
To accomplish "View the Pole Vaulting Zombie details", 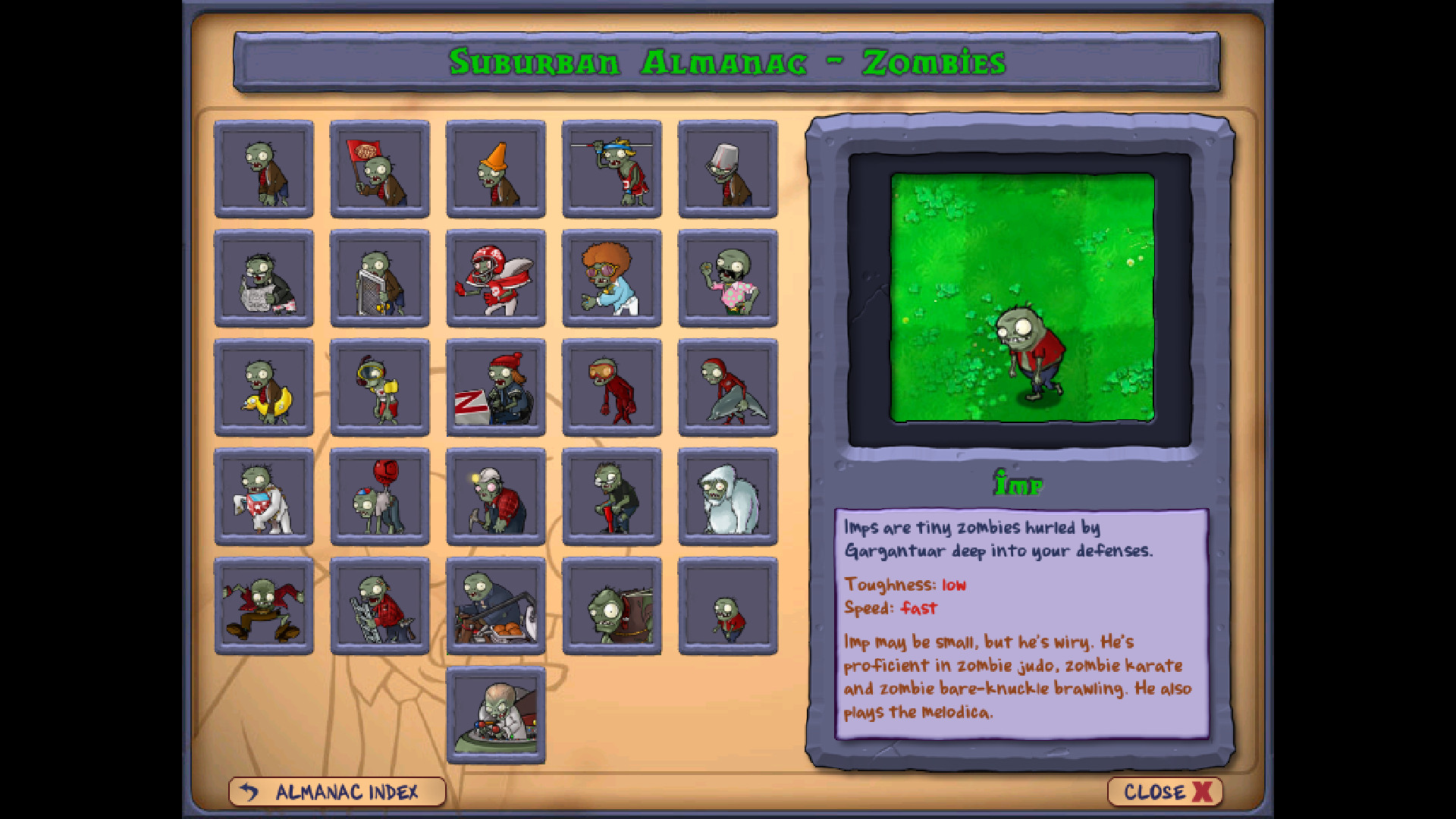I will coord(613,168).
